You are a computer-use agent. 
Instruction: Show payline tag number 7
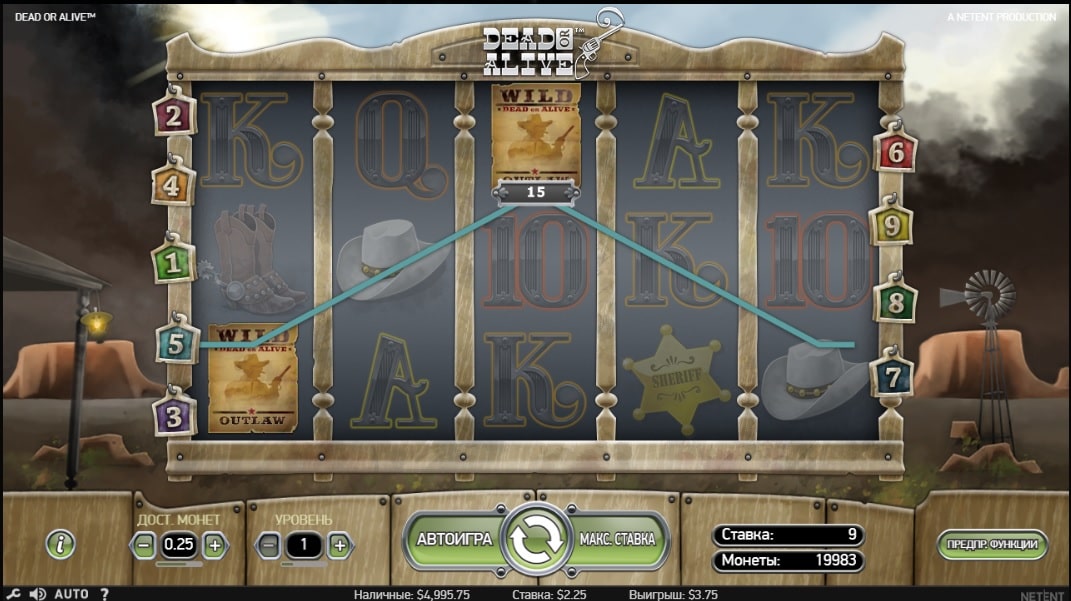(890, 378)
